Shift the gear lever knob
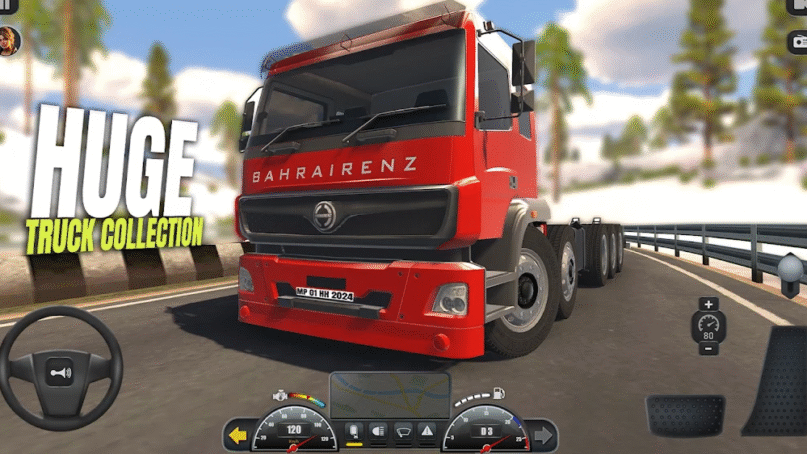Image resolution: width=807 pixels, height=454 pixels. [x=791, y=268]
